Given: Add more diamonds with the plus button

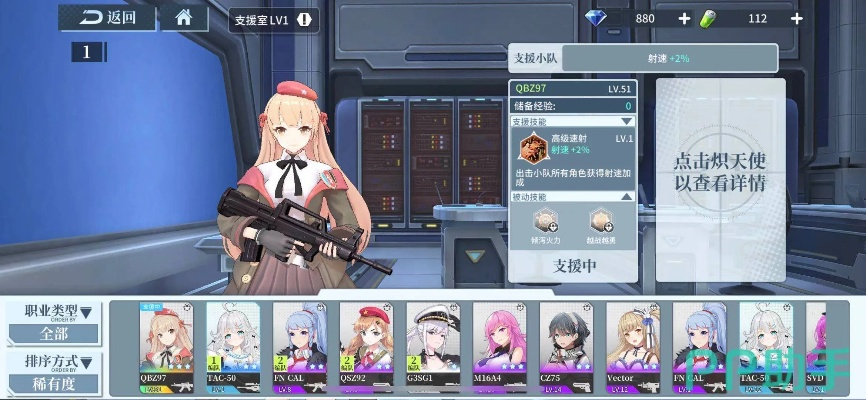Looking at the screenshot, I should [x=684, y=18].
